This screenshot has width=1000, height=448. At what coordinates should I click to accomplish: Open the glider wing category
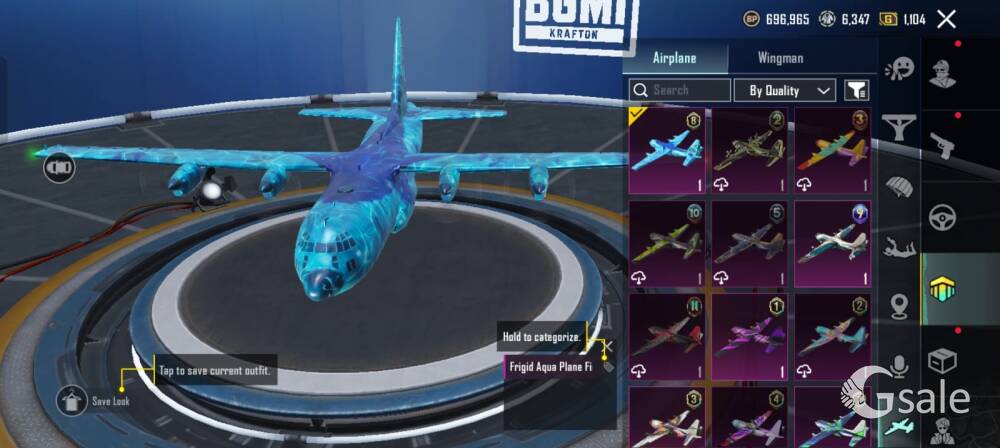pos(900,128)
